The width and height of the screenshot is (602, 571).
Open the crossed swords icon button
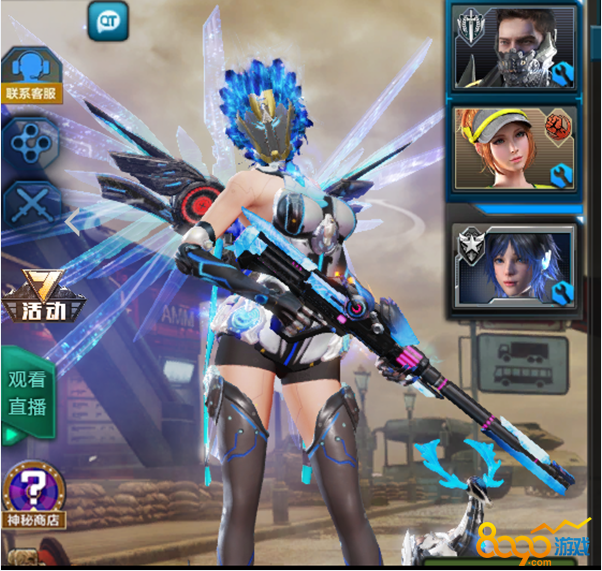32,206
